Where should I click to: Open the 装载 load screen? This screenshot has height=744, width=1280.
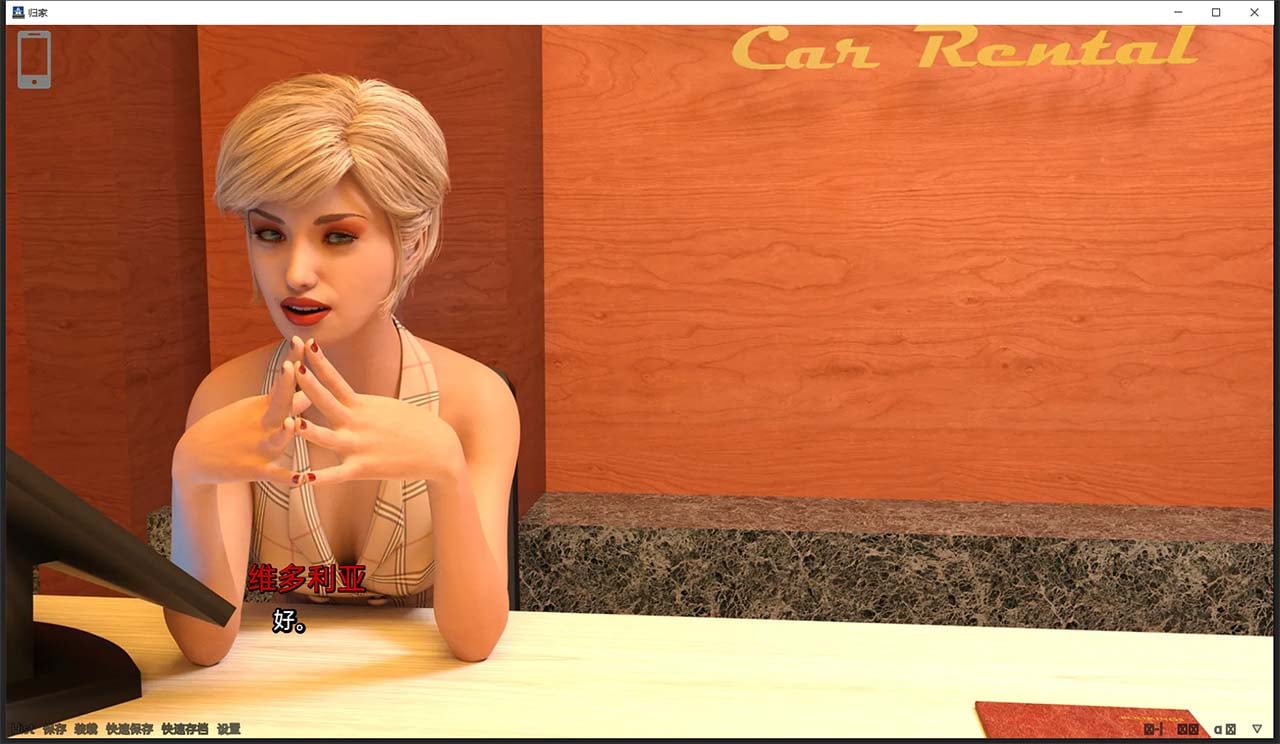(x=86, y=730)
